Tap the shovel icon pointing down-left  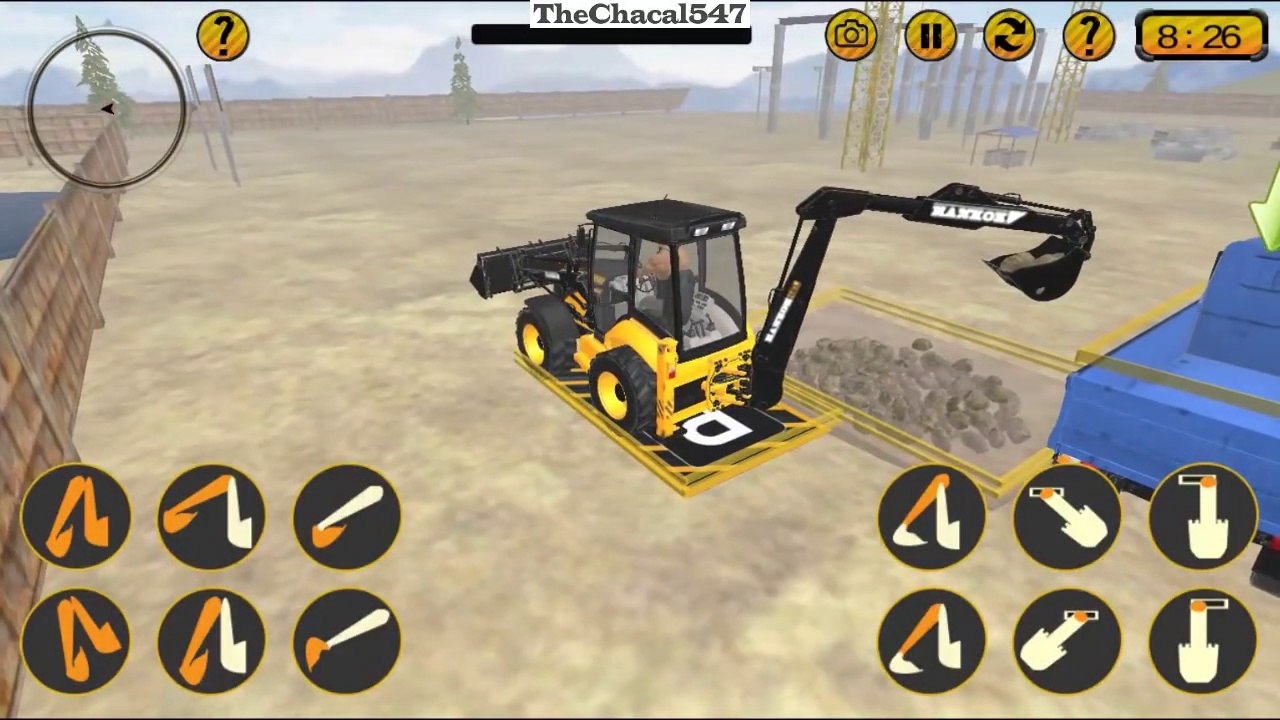coord(1067,640)
